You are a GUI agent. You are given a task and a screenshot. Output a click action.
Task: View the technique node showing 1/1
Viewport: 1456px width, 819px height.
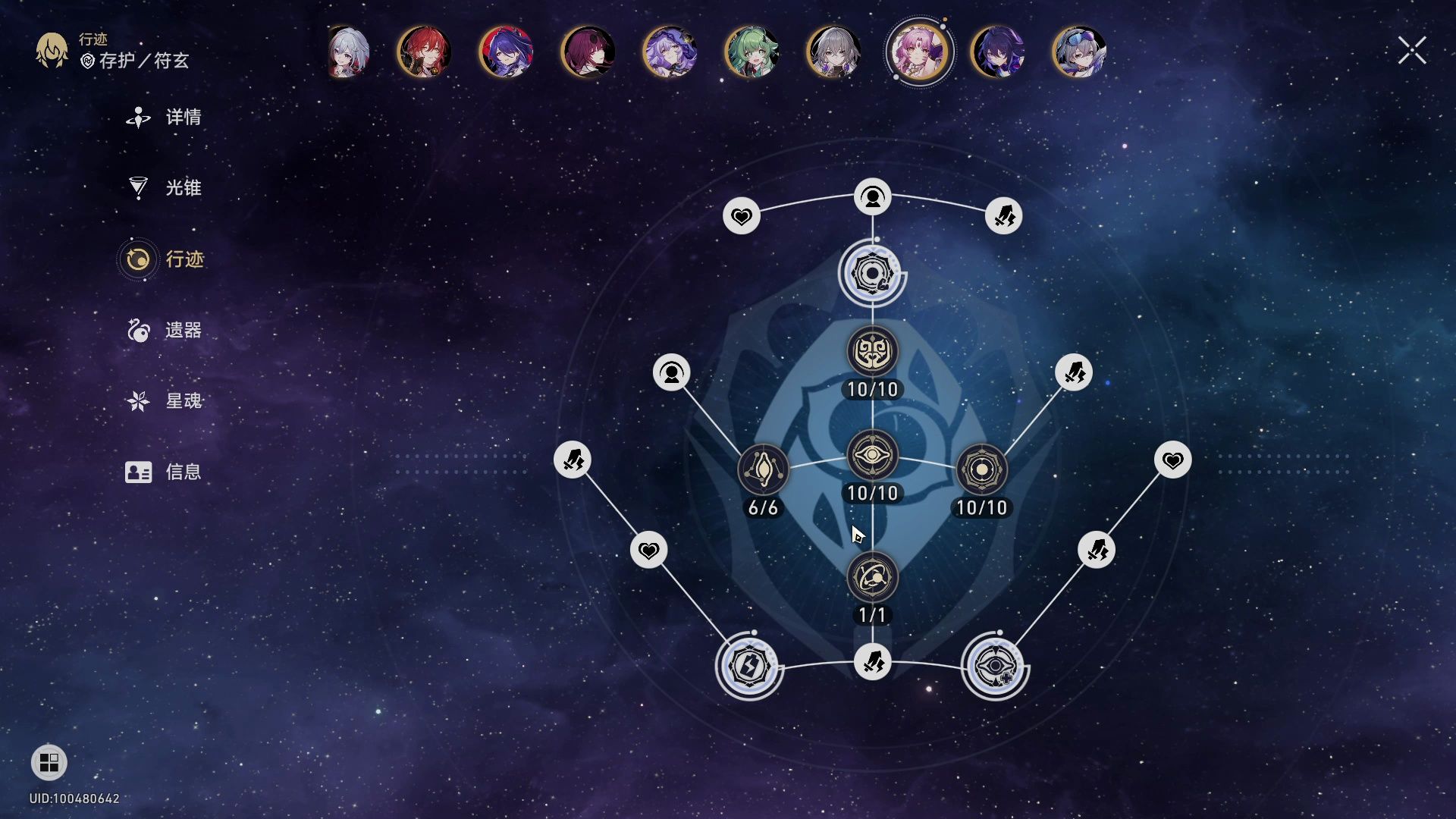tap(872, 578)
